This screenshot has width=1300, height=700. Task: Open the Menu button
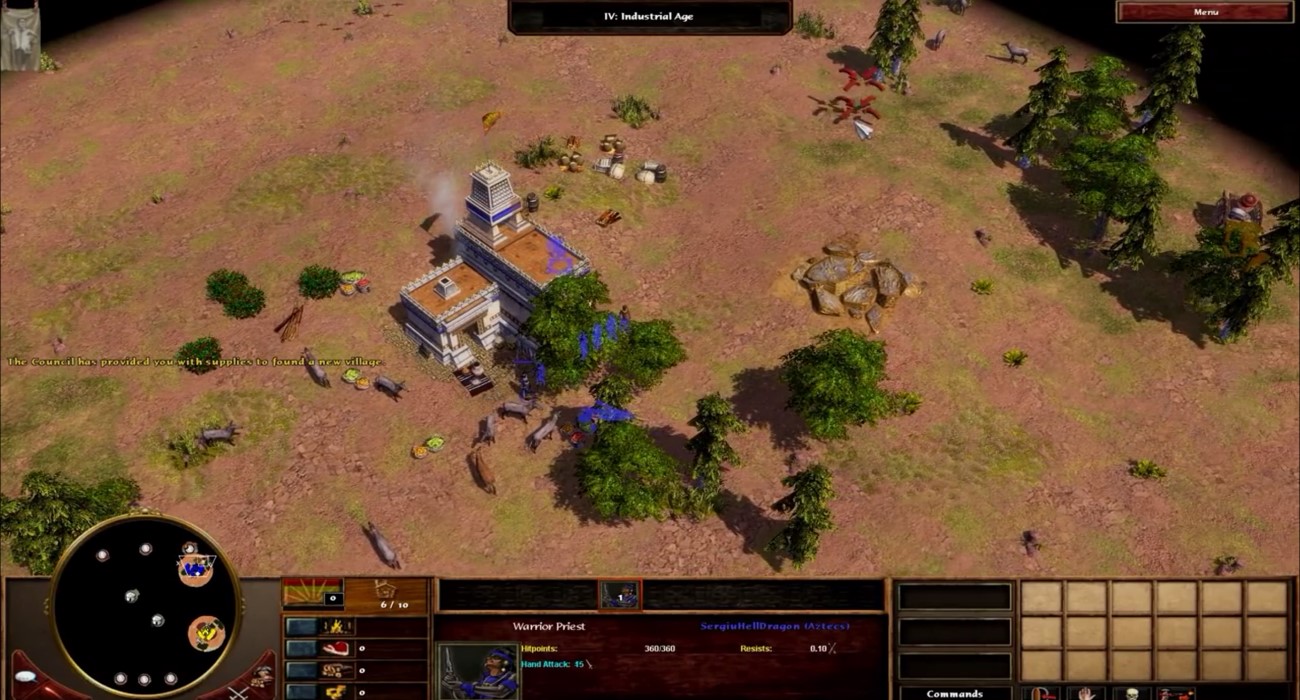pos(1204,12)
